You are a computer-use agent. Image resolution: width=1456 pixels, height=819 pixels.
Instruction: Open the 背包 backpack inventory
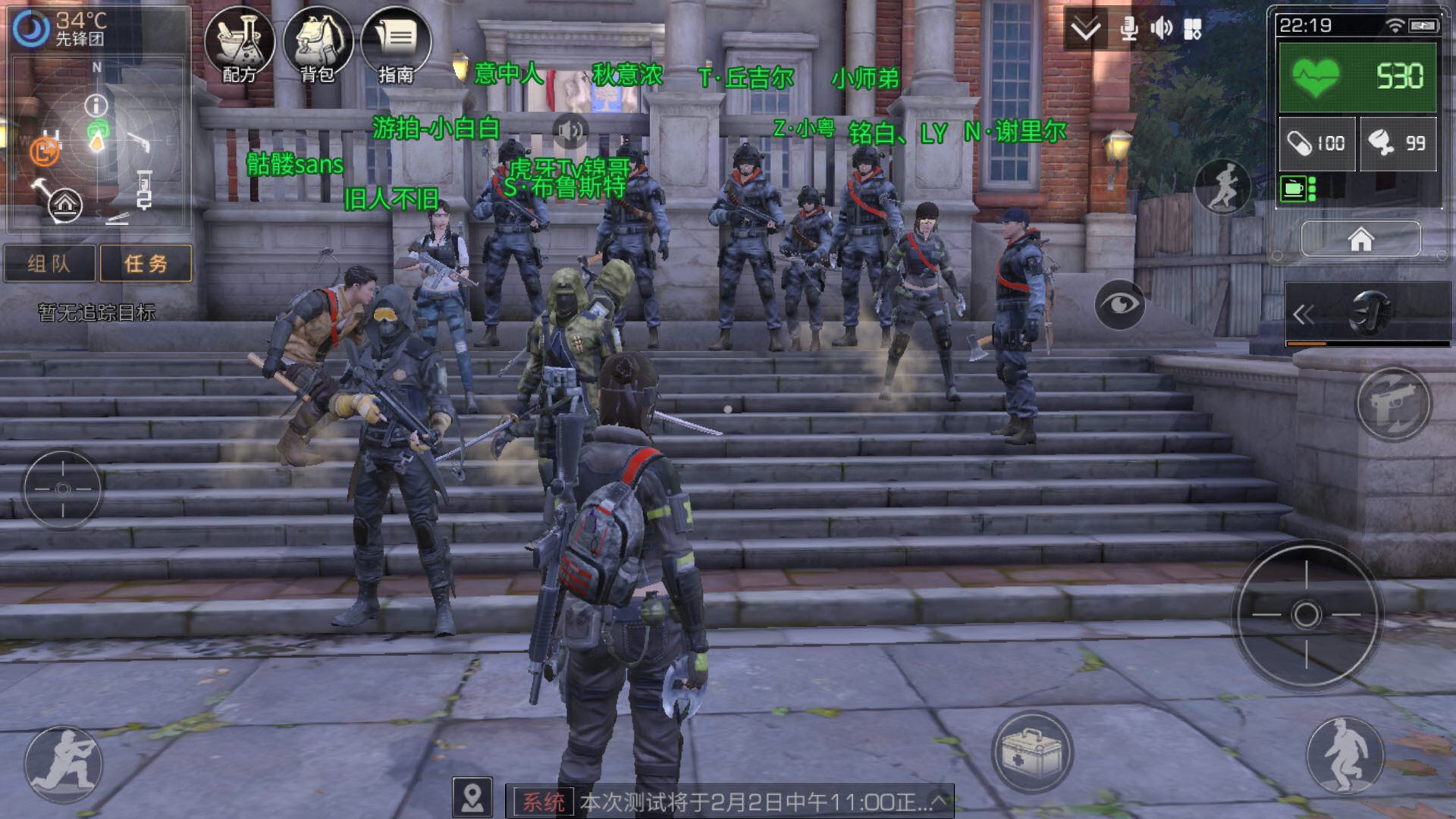click(x=318, y=44)
